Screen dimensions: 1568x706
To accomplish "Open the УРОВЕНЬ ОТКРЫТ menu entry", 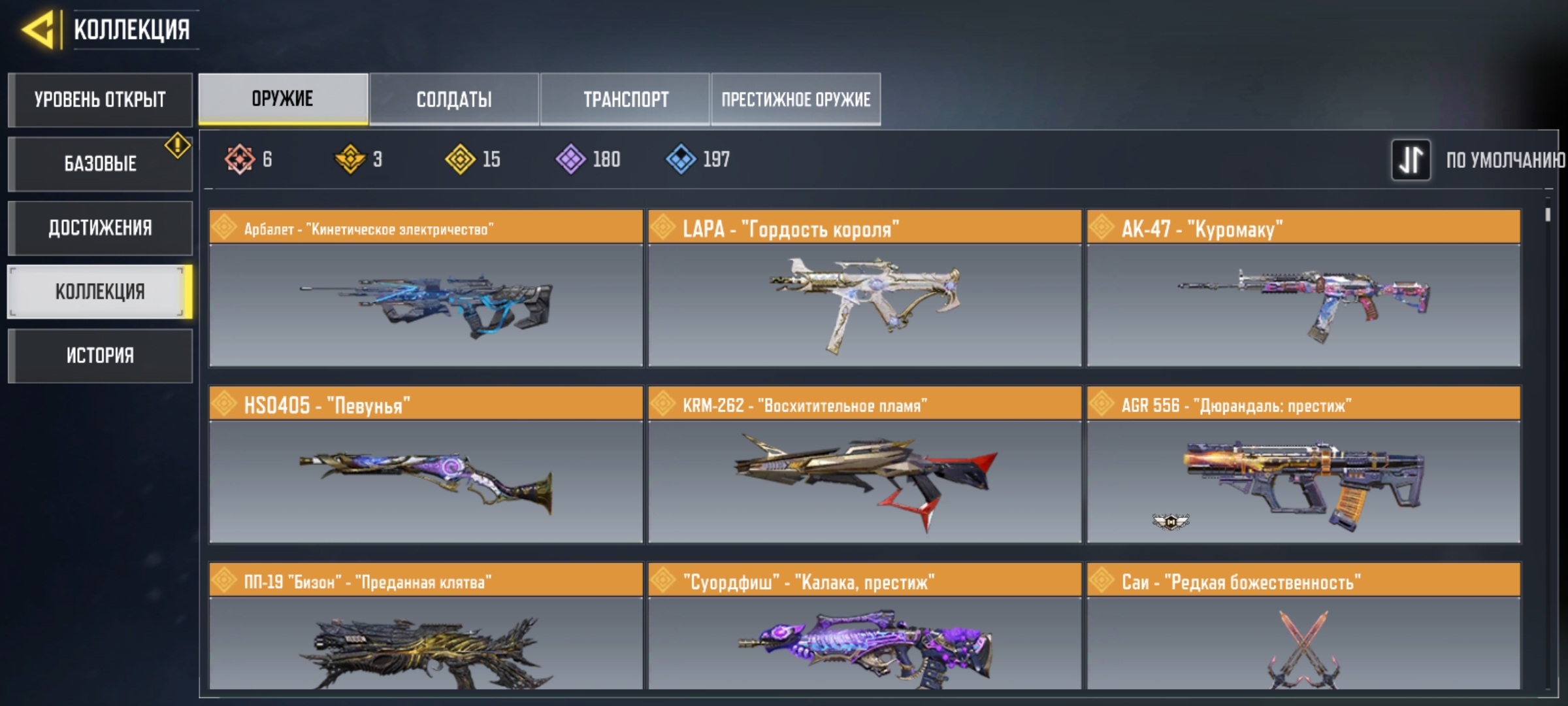I will [100, 100].
